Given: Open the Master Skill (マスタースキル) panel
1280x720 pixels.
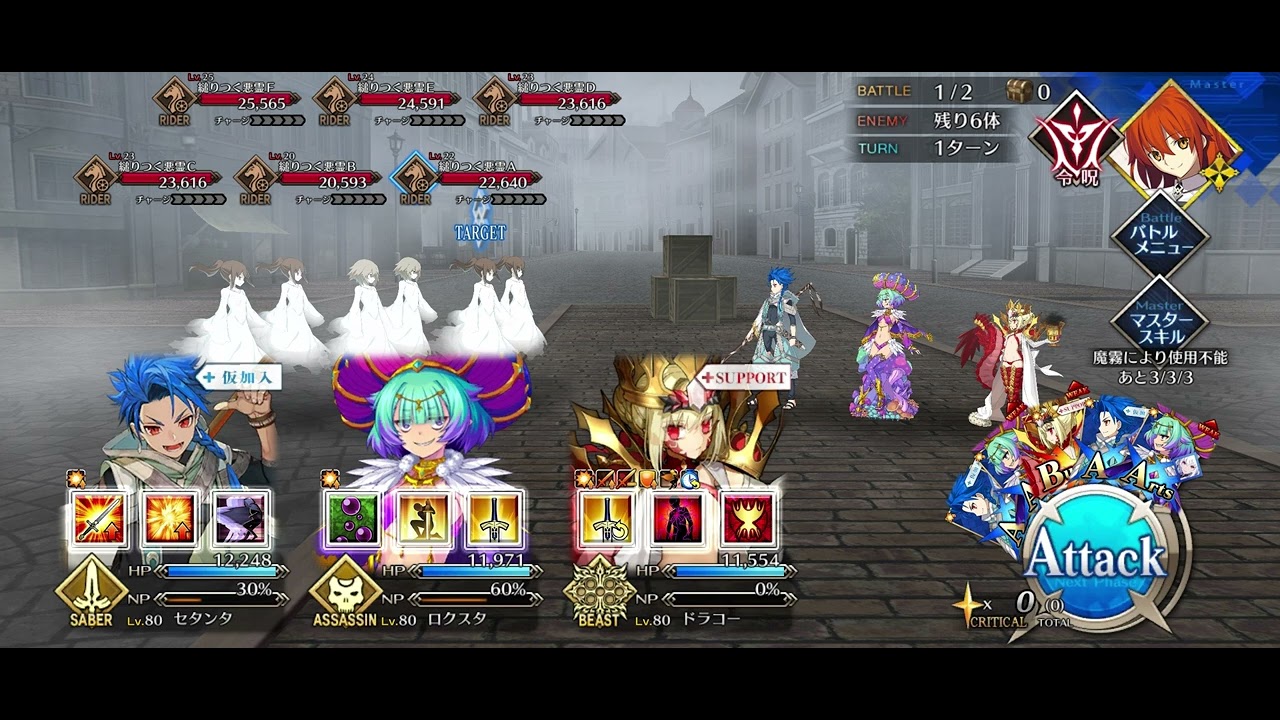Looking at the screenshot, I should 1160,316.
